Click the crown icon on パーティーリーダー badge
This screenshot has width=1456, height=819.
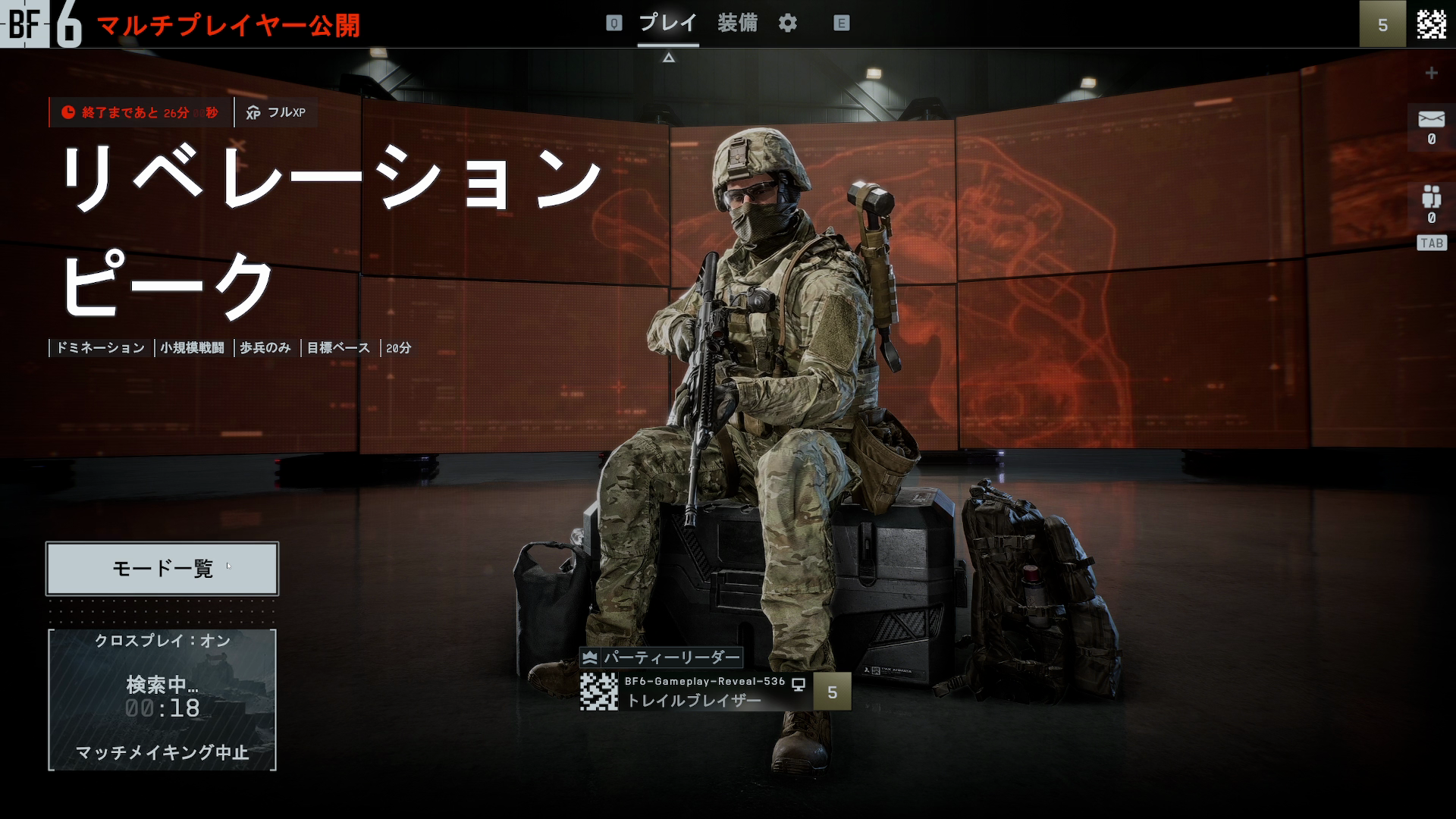pyautogui.click(x=590, y=659)
